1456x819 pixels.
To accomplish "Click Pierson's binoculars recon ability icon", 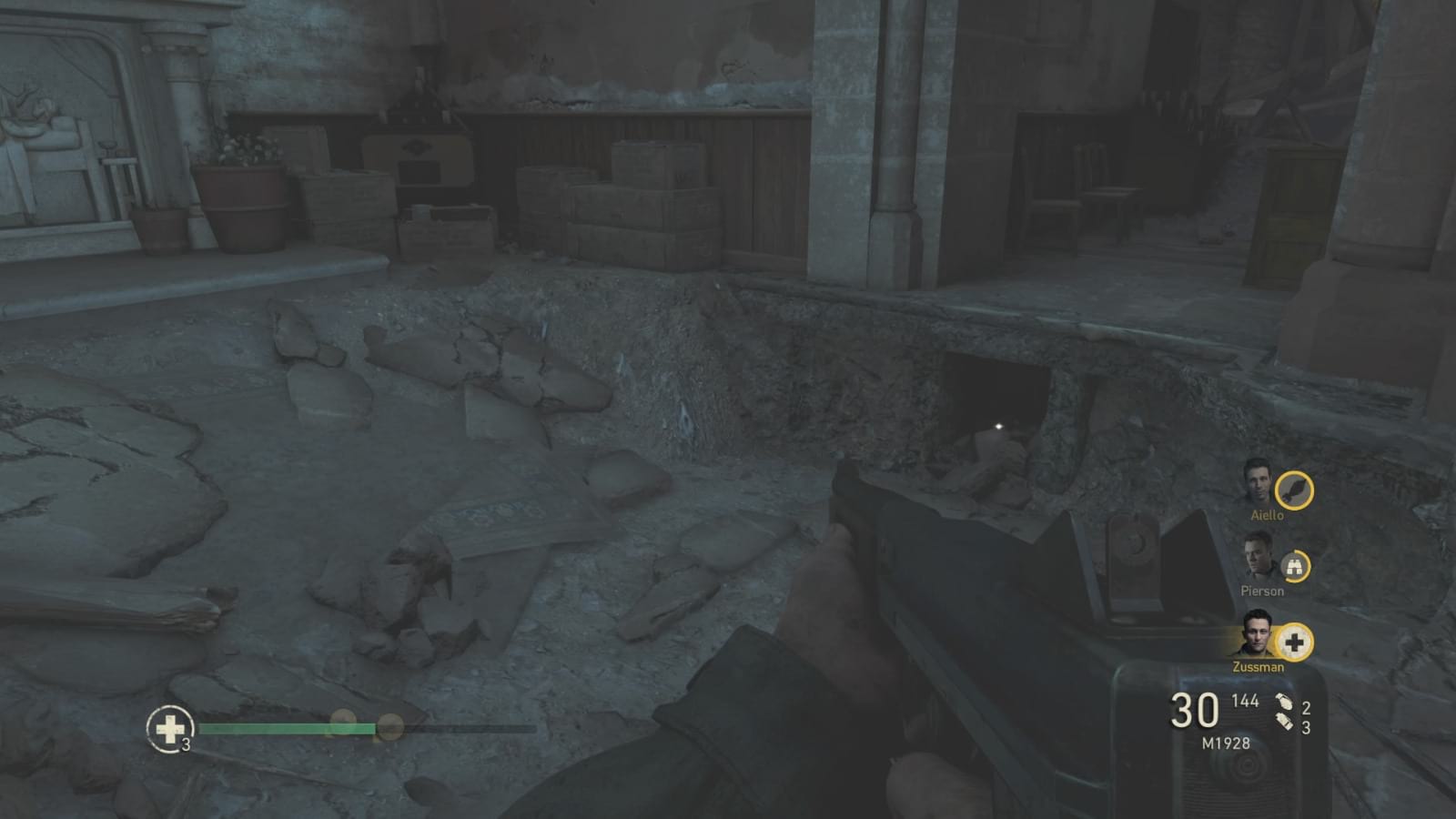I will 1296,566.
